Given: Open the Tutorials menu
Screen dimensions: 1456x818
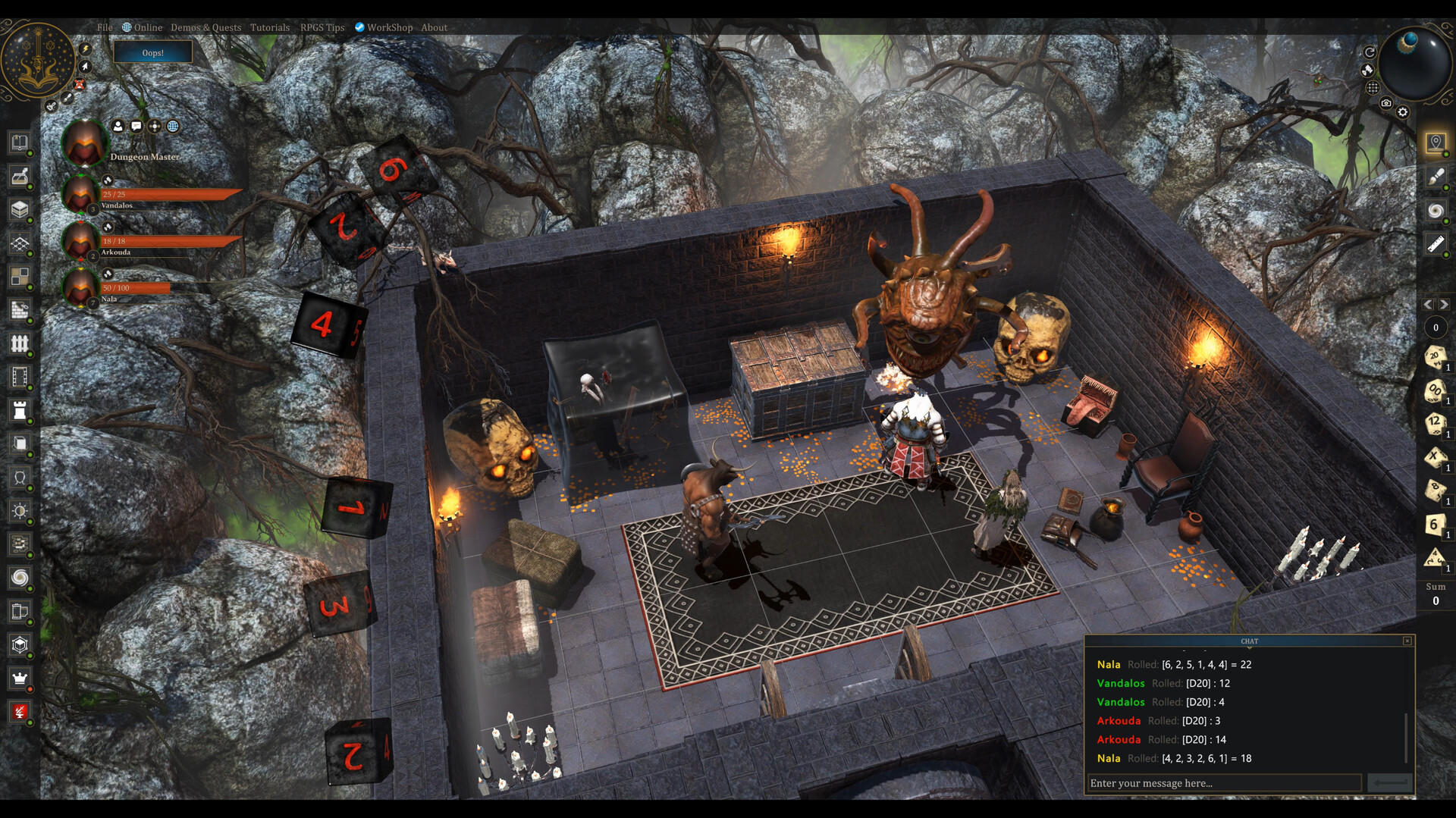Looking at the screenshot, I should [269, 27].
